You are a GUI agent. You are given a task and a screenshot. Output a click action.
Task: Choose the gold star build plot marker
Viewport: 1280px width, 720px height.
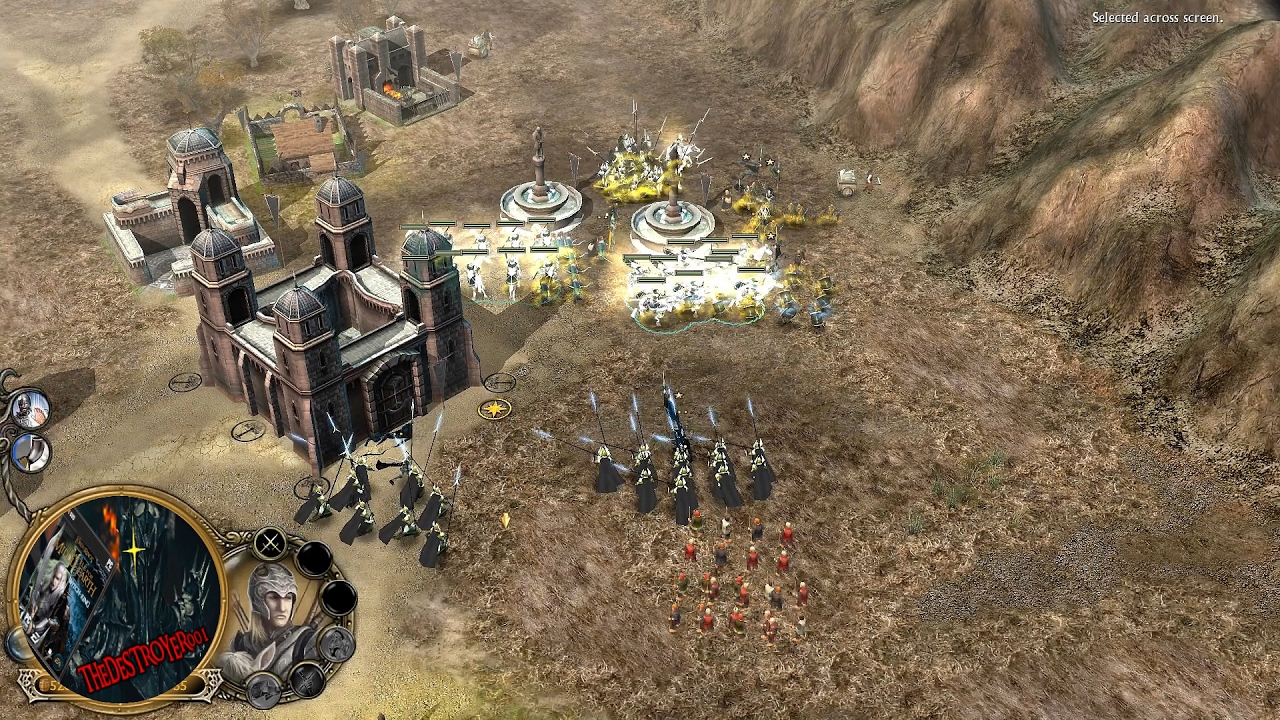pyautogui.click(x=494, y=408)
